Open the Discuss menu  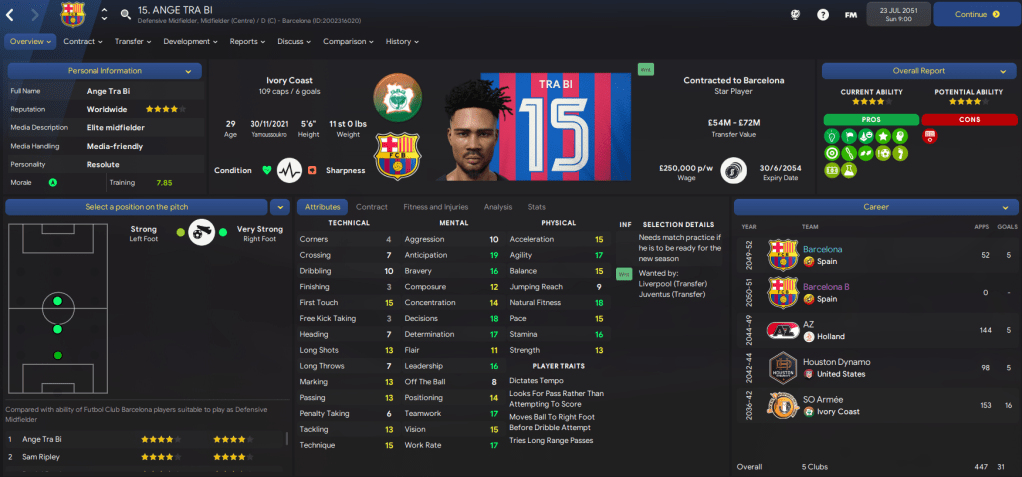(x=294, y=42)
